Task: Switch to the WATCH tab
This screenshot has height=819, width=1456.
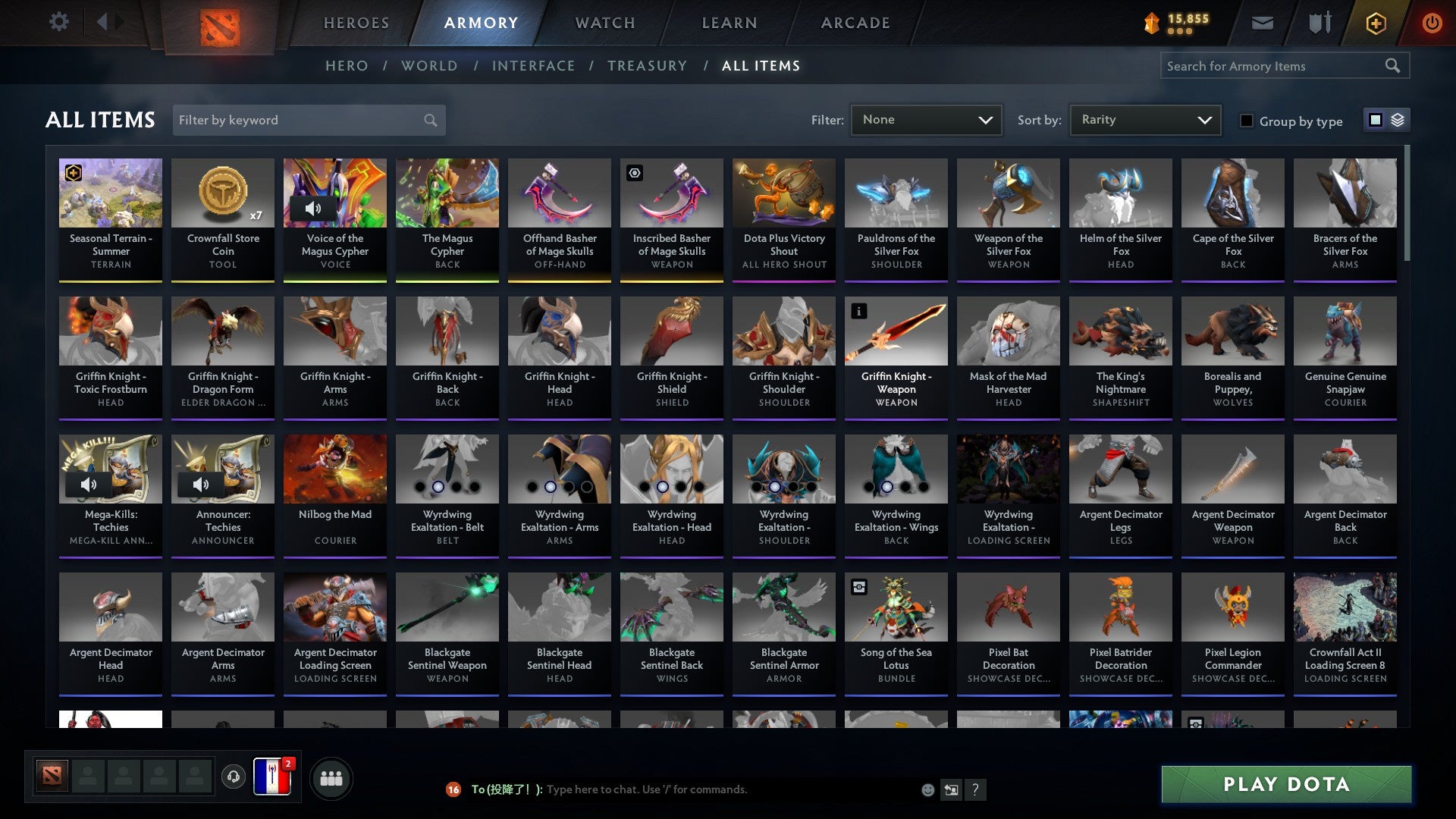Action: (604, 22)
